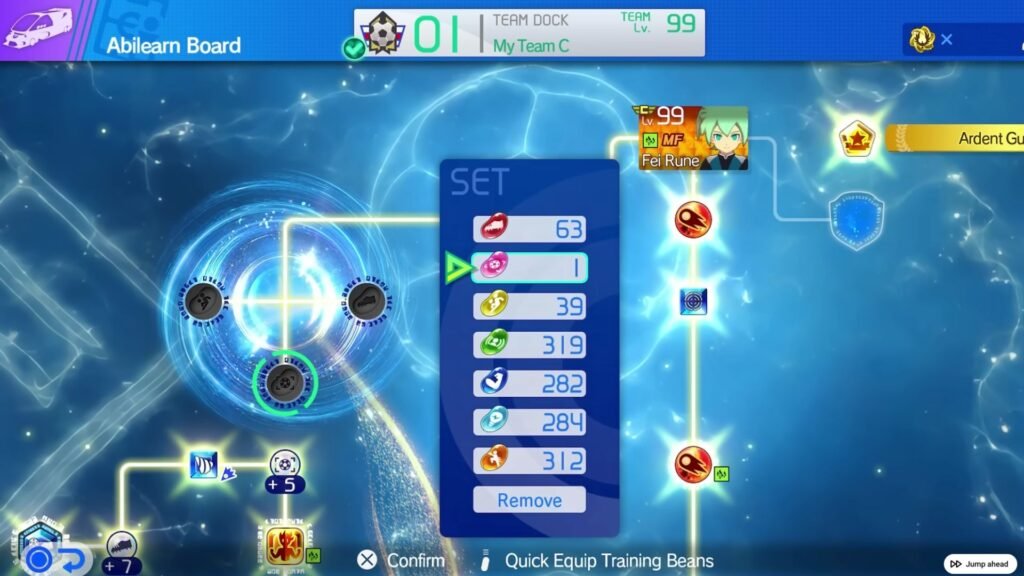Click the Remove button
The height and width of the screenshot is (576, 1024).
point(529,500)
